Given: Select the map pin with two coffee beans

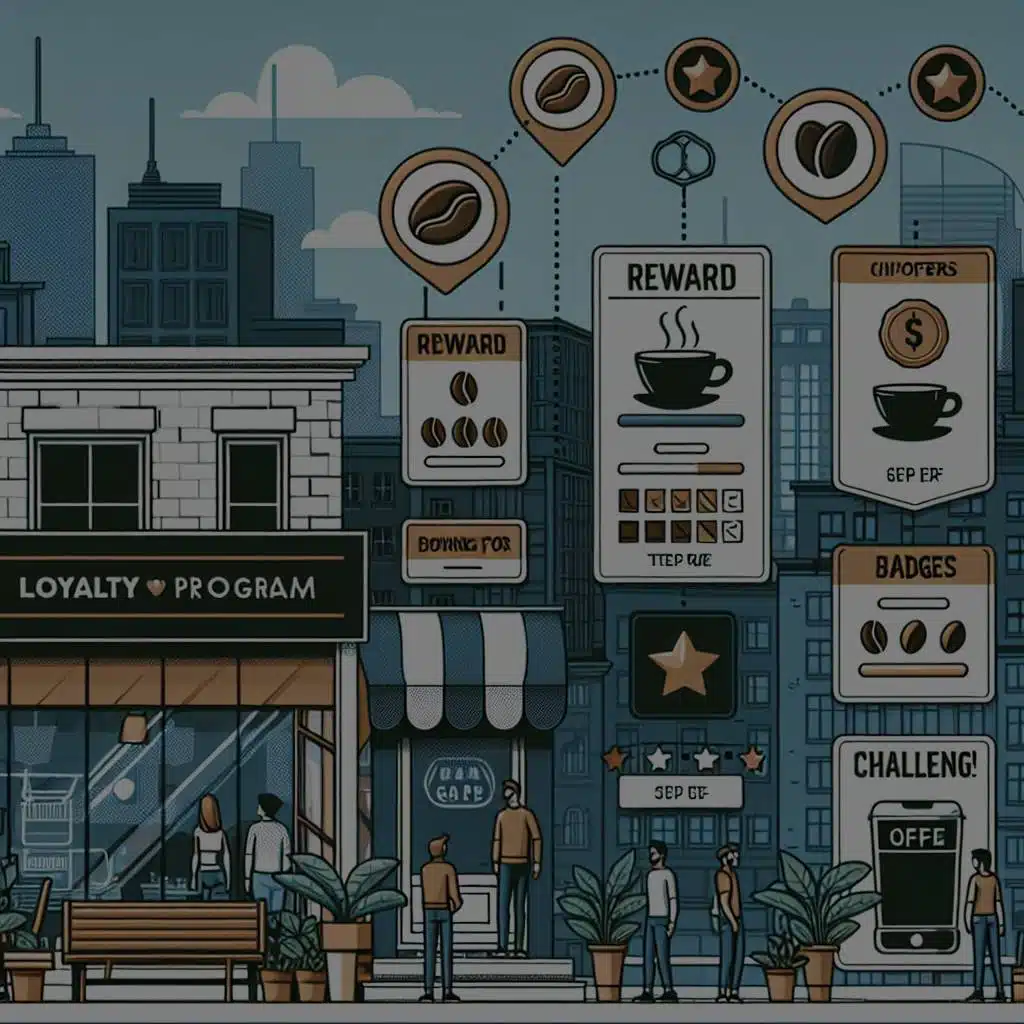Looking at the screenshot, I should point(825,150).
